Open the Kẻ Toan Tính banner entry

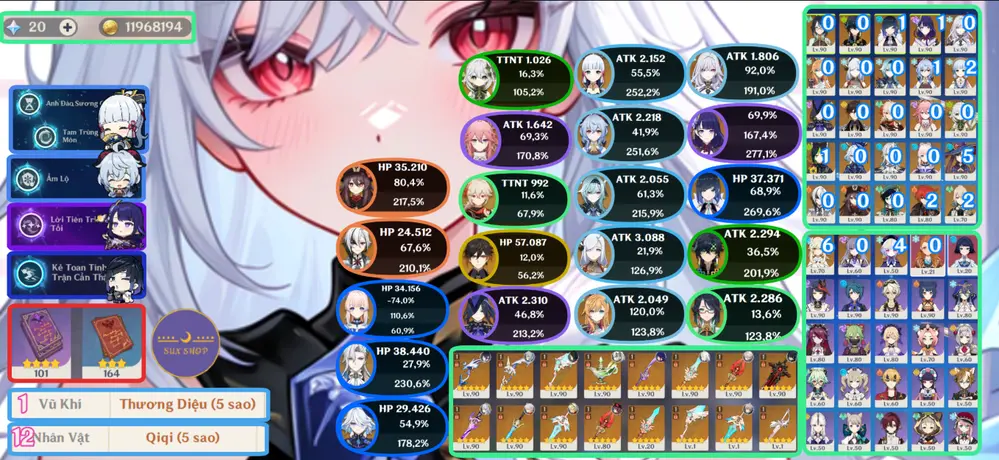pos(77,273)
